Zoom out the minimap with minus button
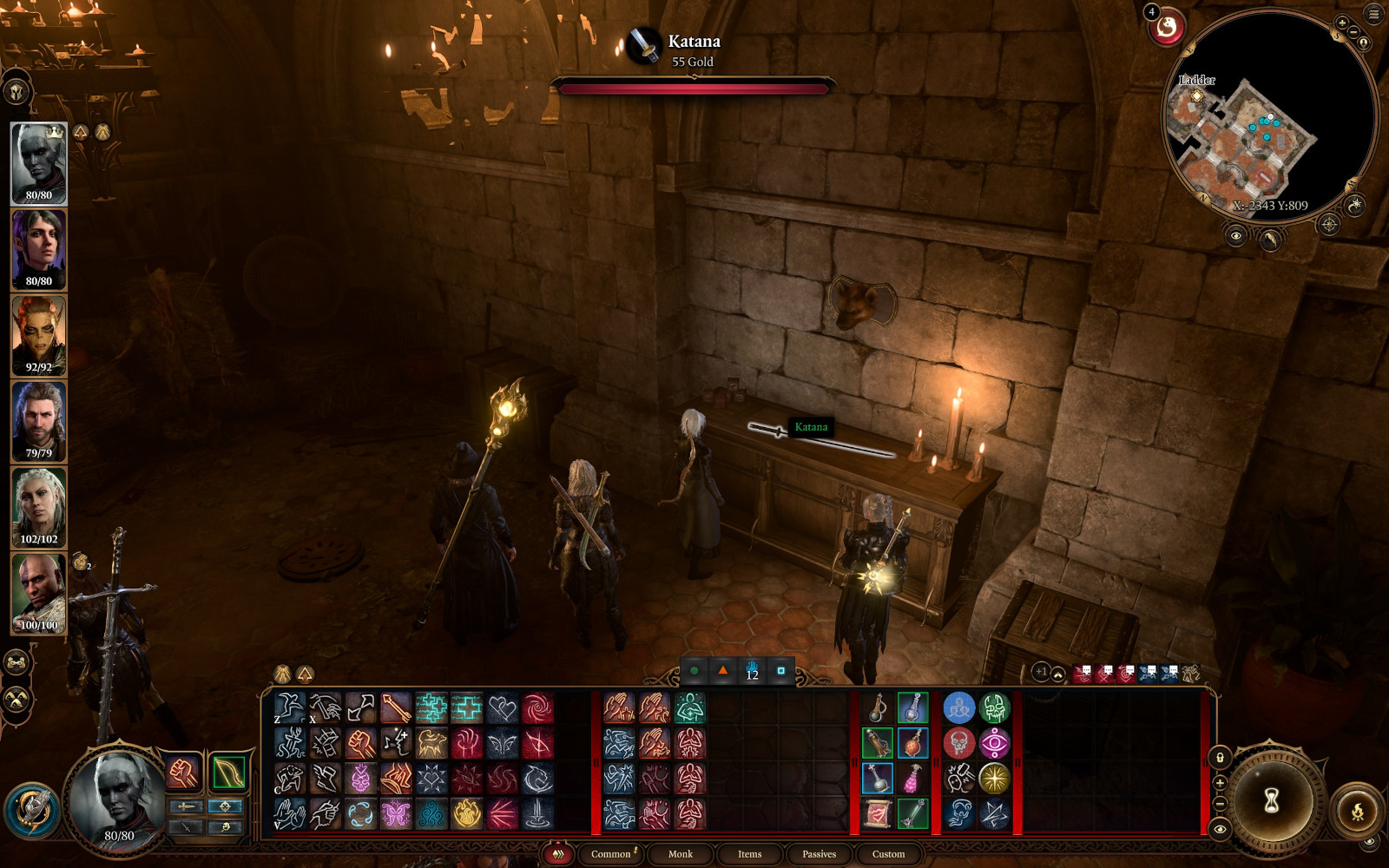 1353,33
